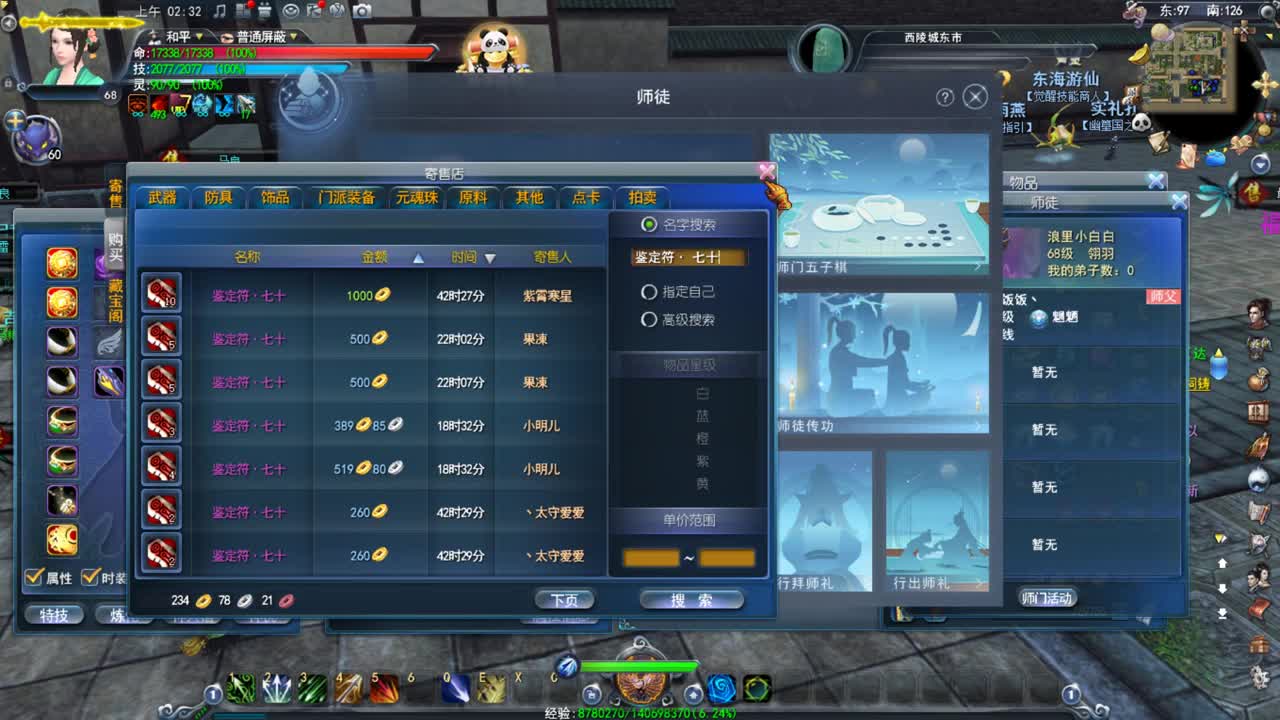
Task: Enable the 指定自己 search option
Action: pos(651,291)
